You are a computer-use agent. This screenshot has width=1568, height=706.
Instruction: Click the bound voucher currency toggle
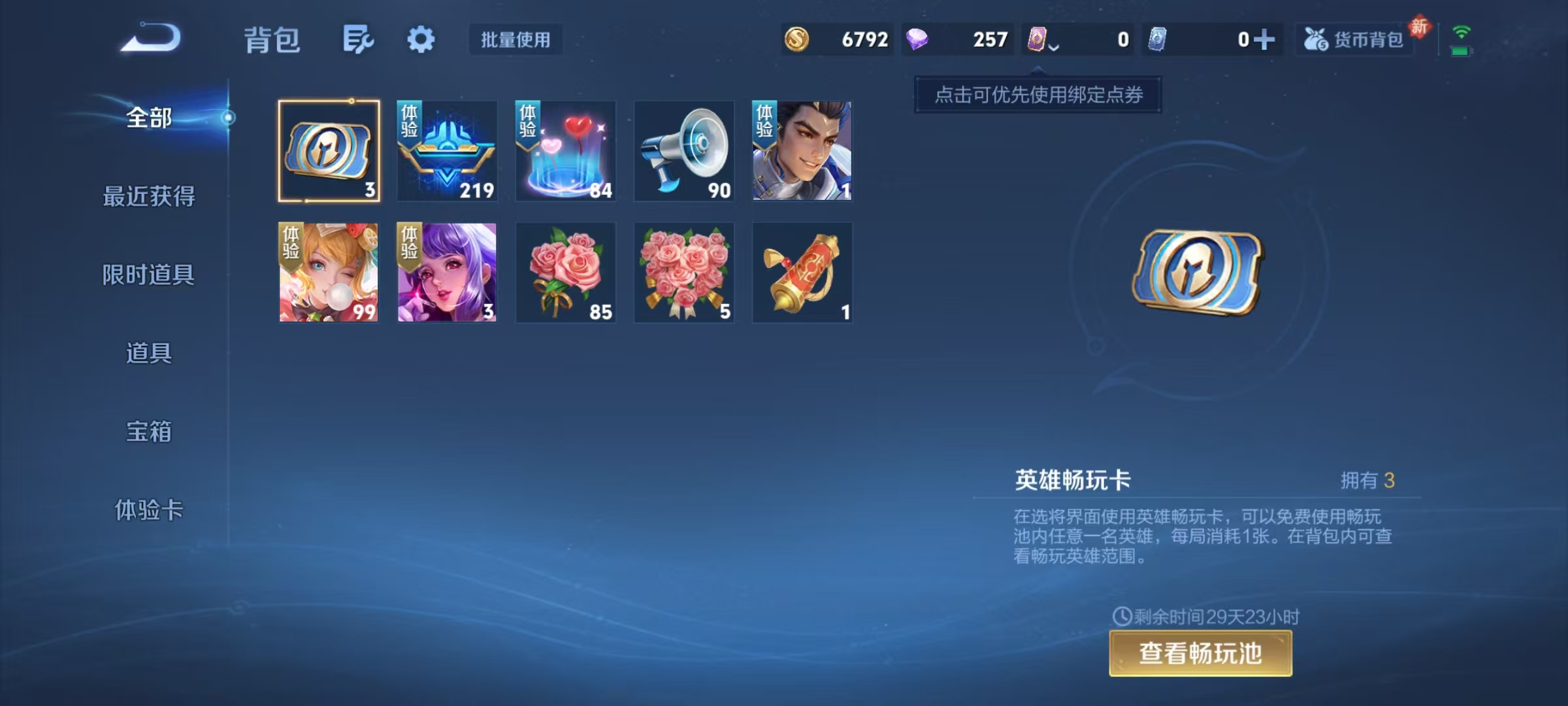click(x=1036, y=39)
